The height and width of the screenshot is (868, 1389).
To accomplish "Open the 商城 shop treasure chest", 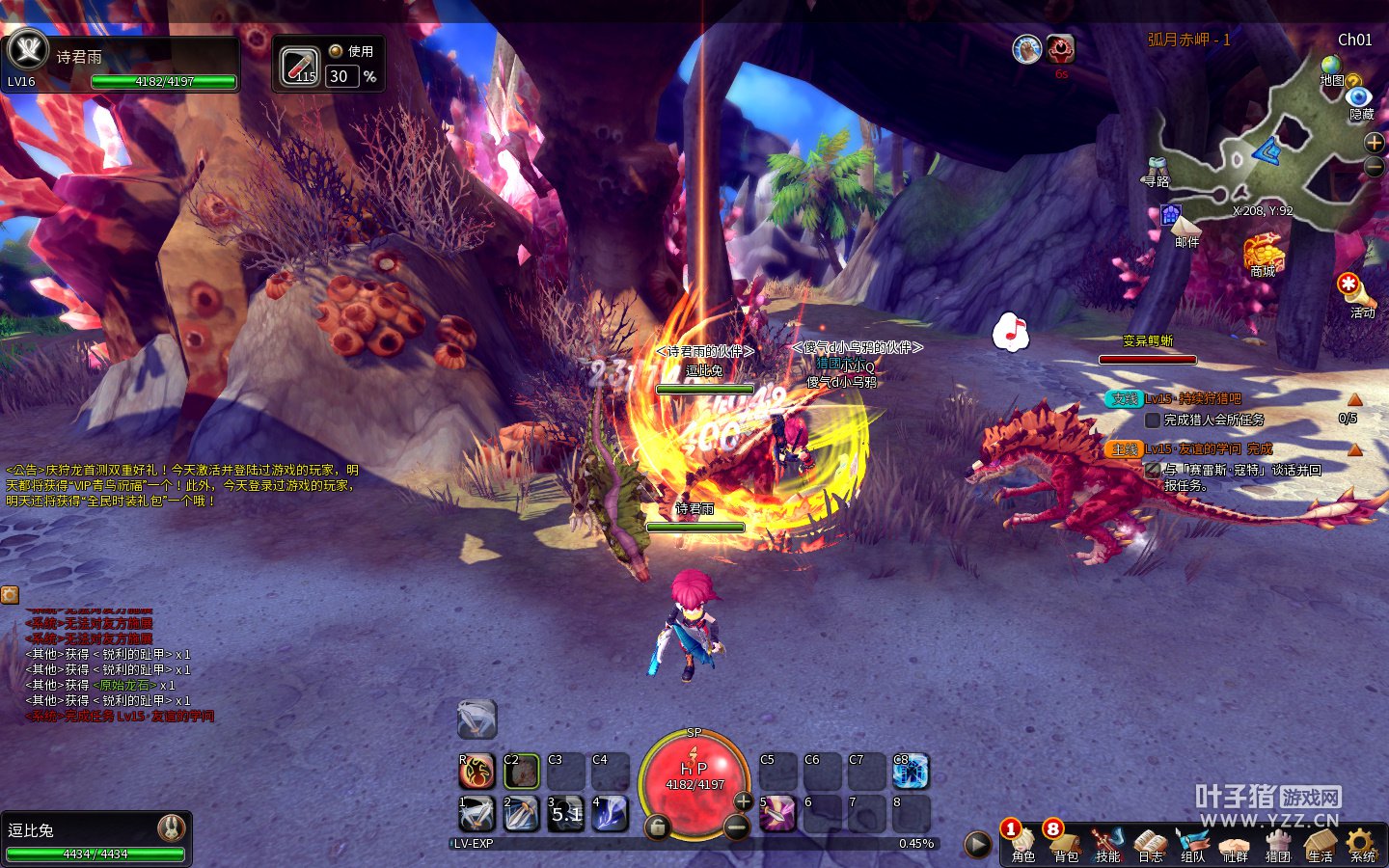I will [1263, 253].
